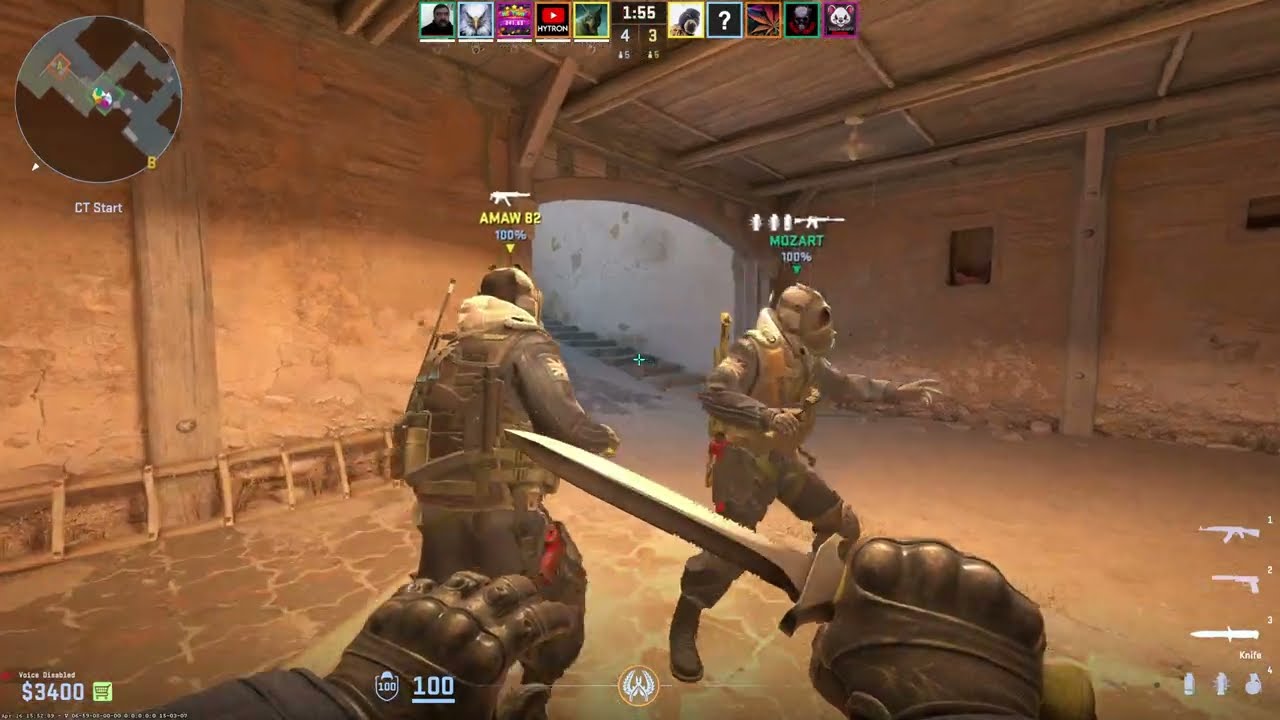
Task: Click the skull player avatar
Action: [x=802, y=20]
